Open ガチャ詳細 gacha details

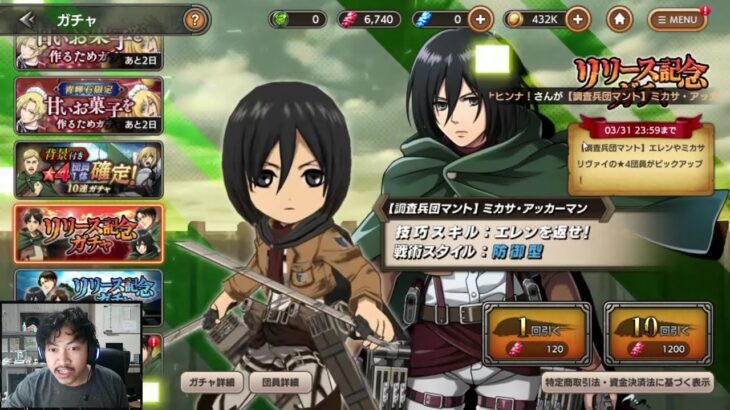coord(211,382)
